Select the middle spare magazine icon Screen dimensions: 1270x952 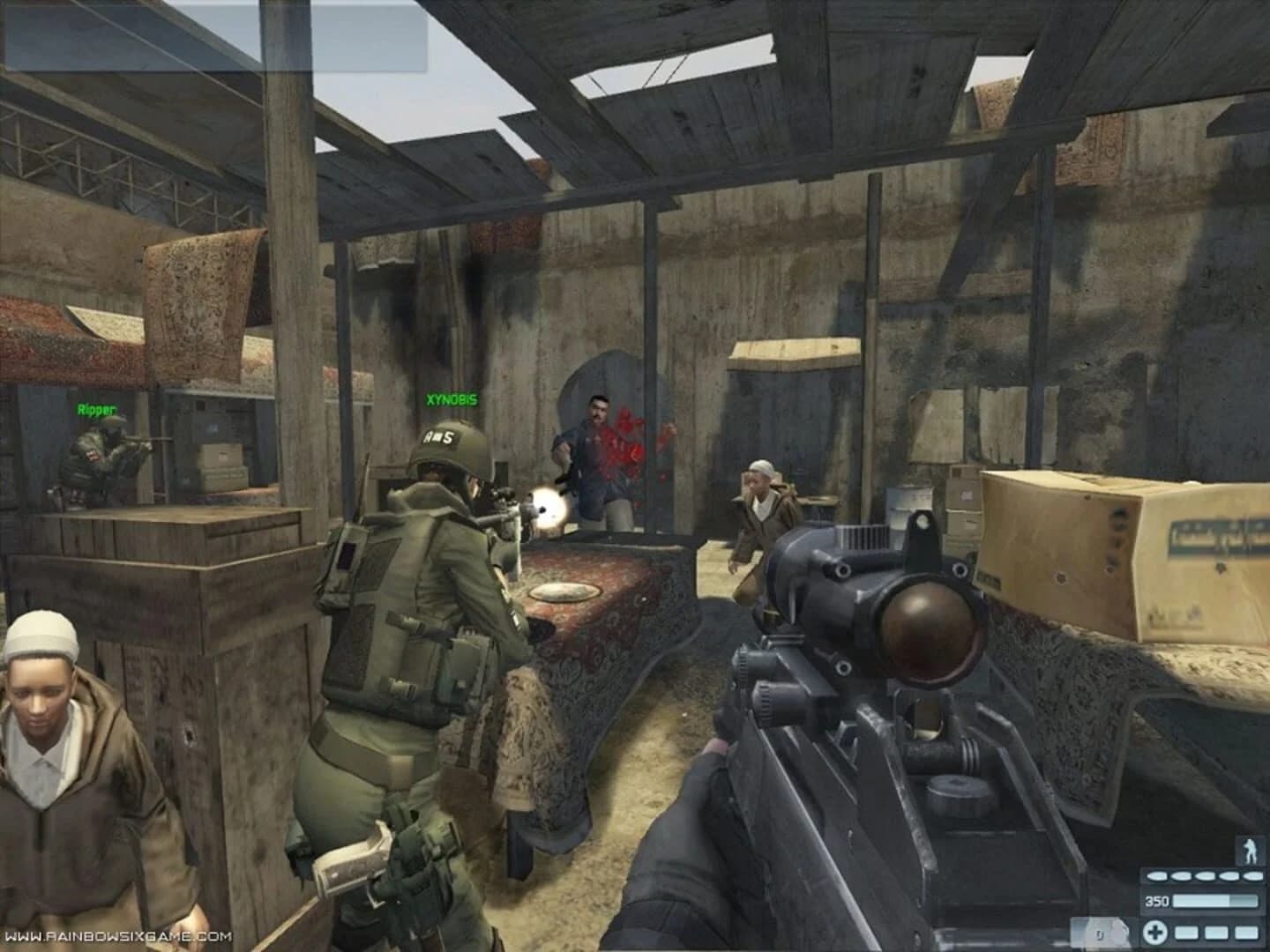[1216, 934]
